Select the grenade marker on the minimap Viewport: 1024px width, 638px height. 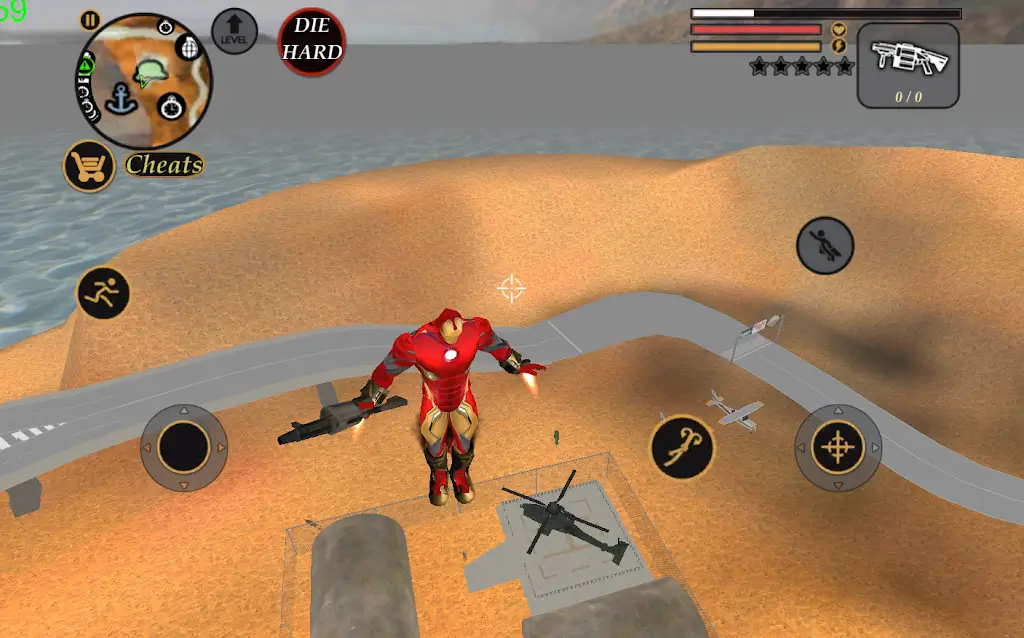pos(186,47)
